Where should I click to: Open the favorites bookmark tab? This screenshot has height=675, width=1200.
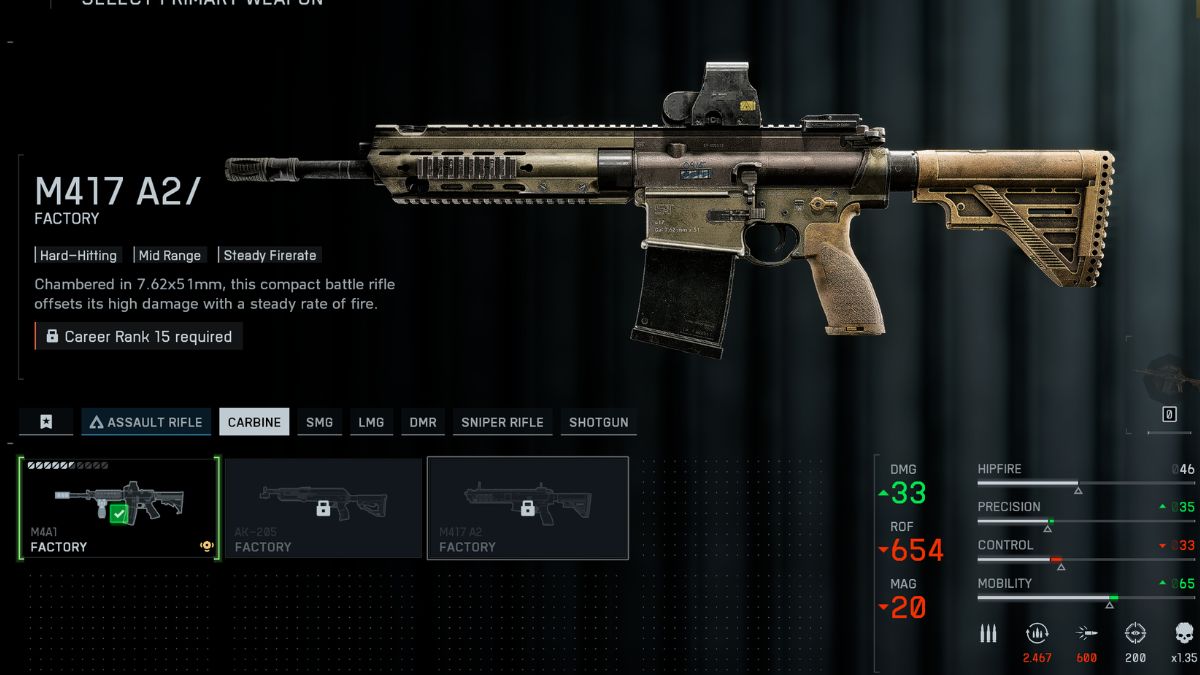click(x=46, y=422)
